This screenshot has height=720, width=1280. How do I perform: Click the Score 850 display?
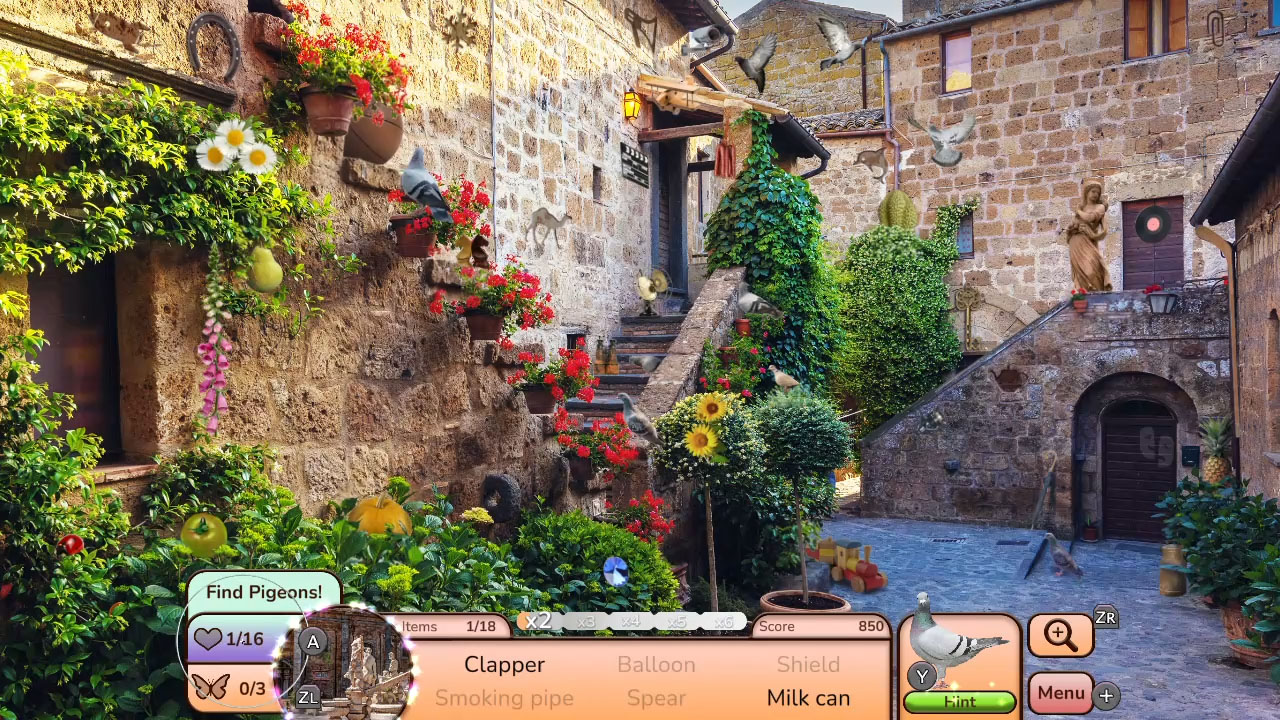click(x=822, y=626)
